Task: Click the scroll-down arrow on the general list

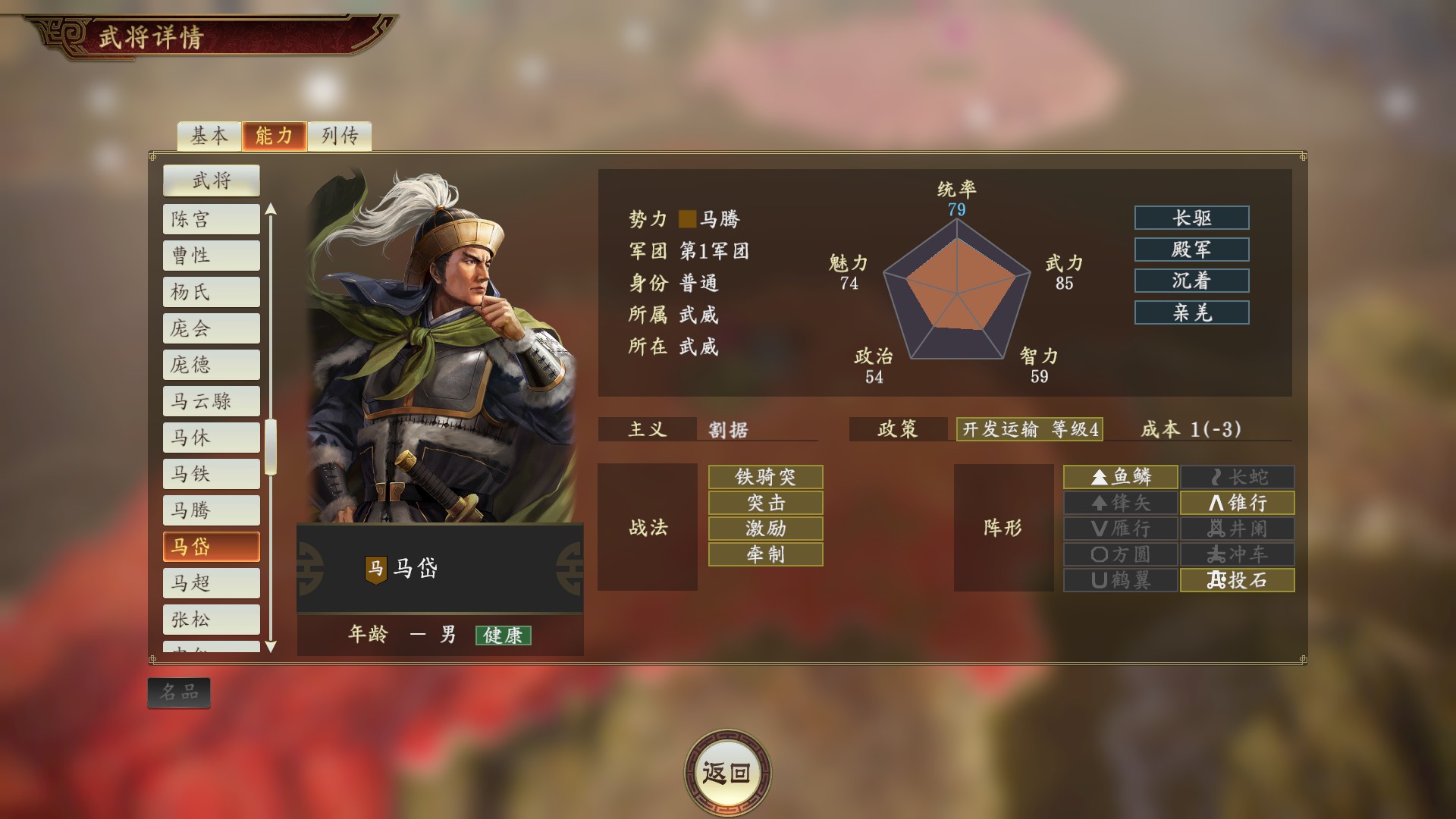Action: [x=271, y=648]
